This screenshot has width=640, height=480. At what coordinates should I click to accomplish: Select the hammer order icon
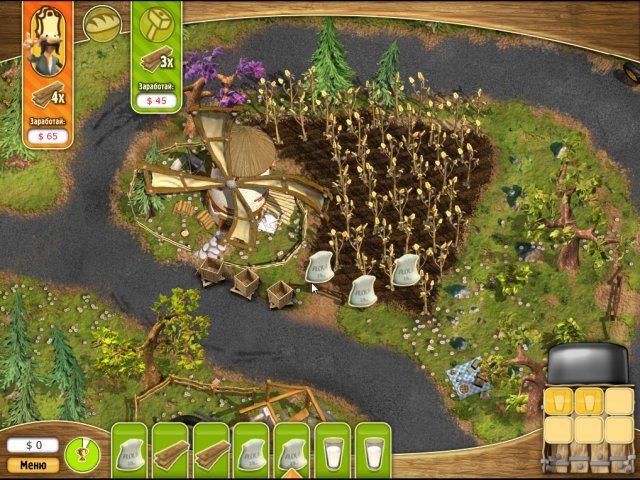[x=156, y=24]
